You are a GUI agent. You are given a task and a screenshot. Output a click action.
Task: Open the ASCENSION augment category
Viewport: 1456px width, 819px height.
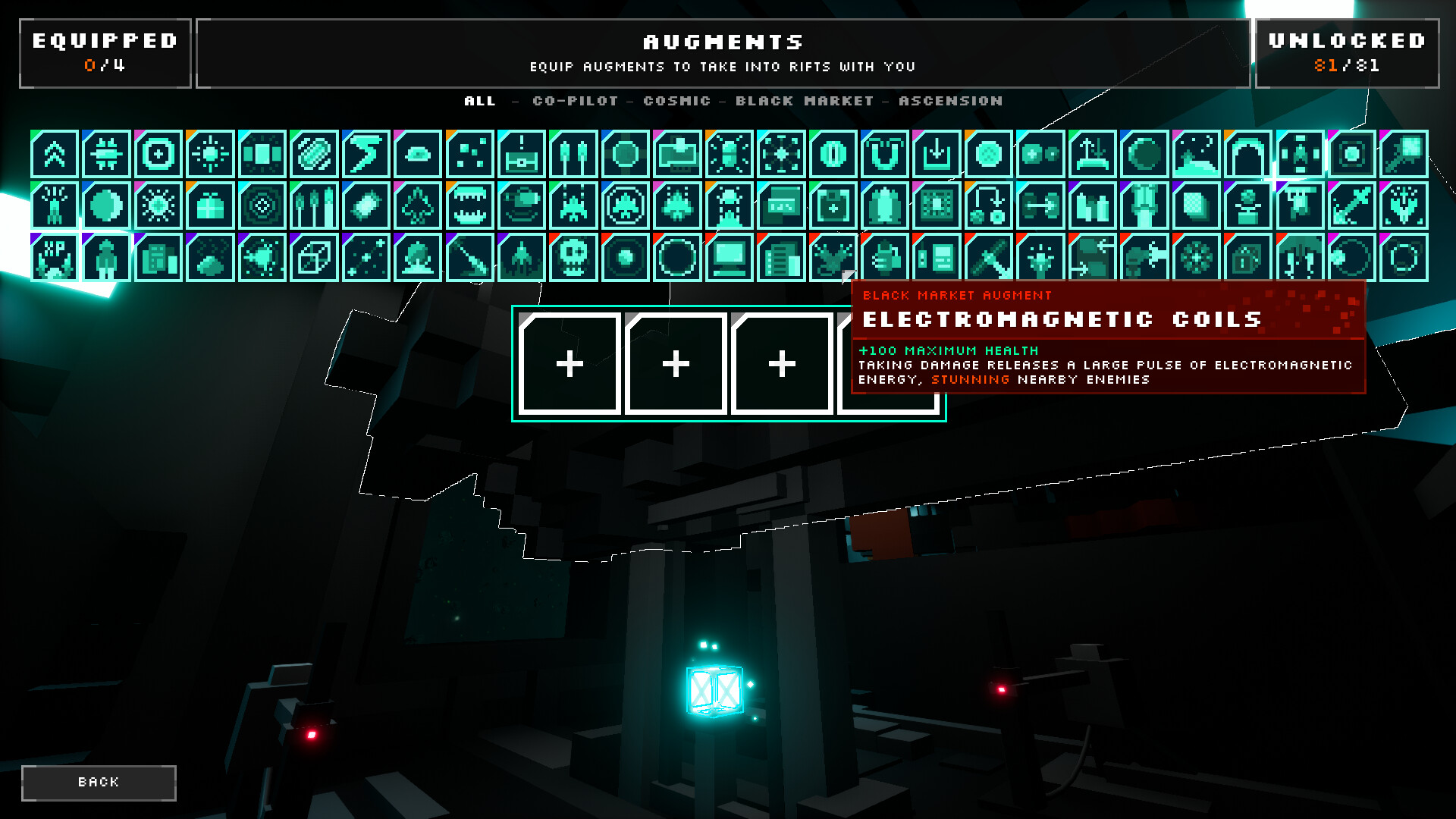pos(949,100)
